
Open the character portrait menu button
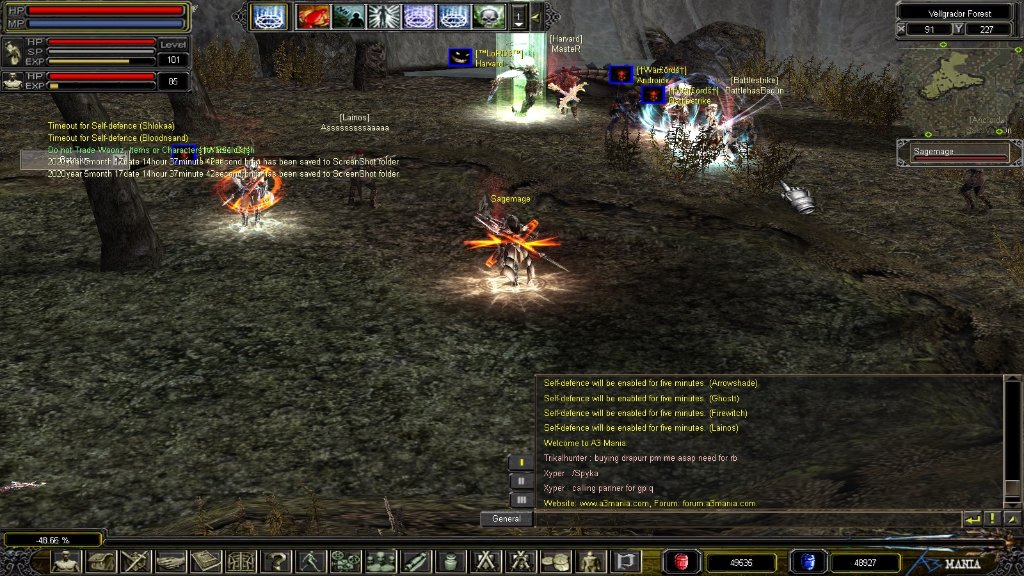(x=68, y=562)
